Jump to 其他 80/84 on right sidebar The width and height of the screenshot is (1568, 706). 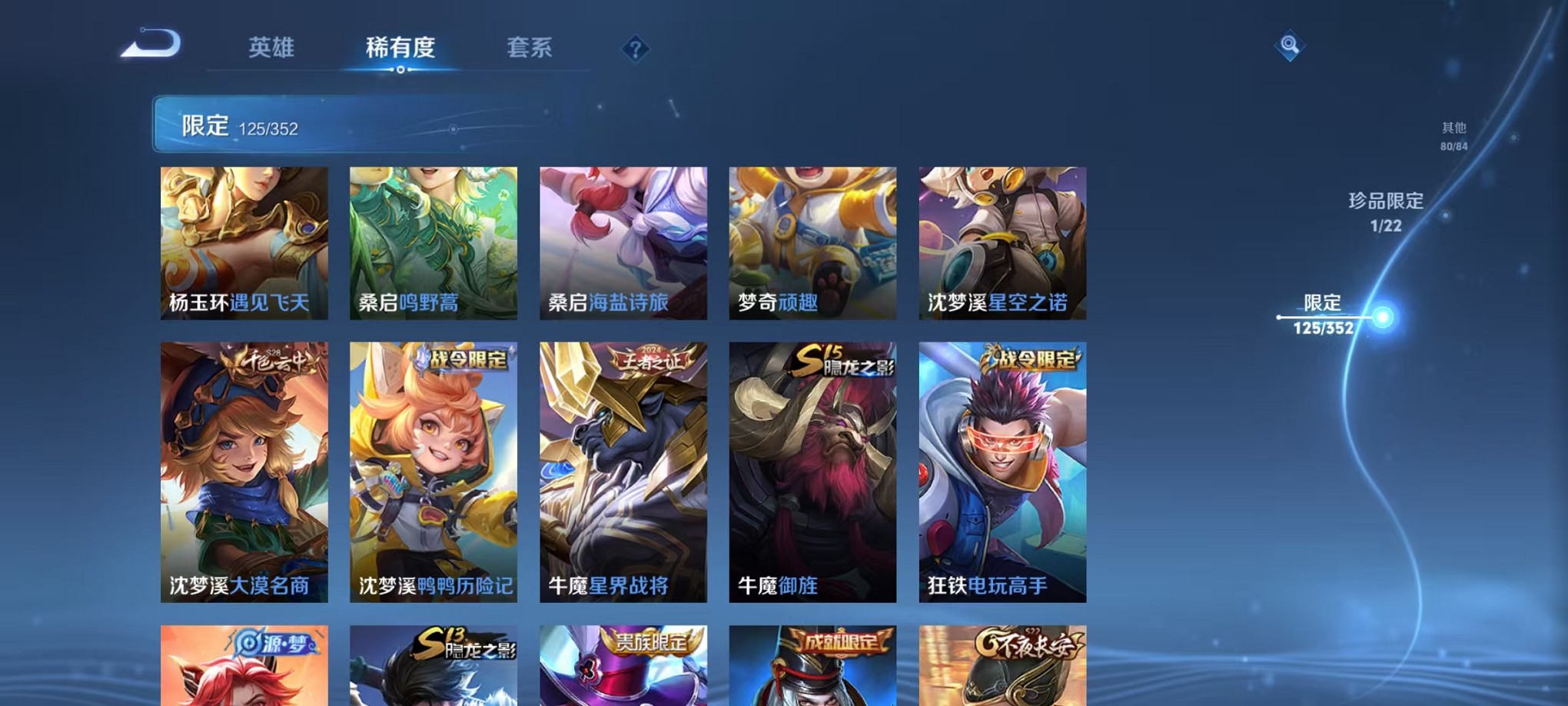coord(1453,136)
